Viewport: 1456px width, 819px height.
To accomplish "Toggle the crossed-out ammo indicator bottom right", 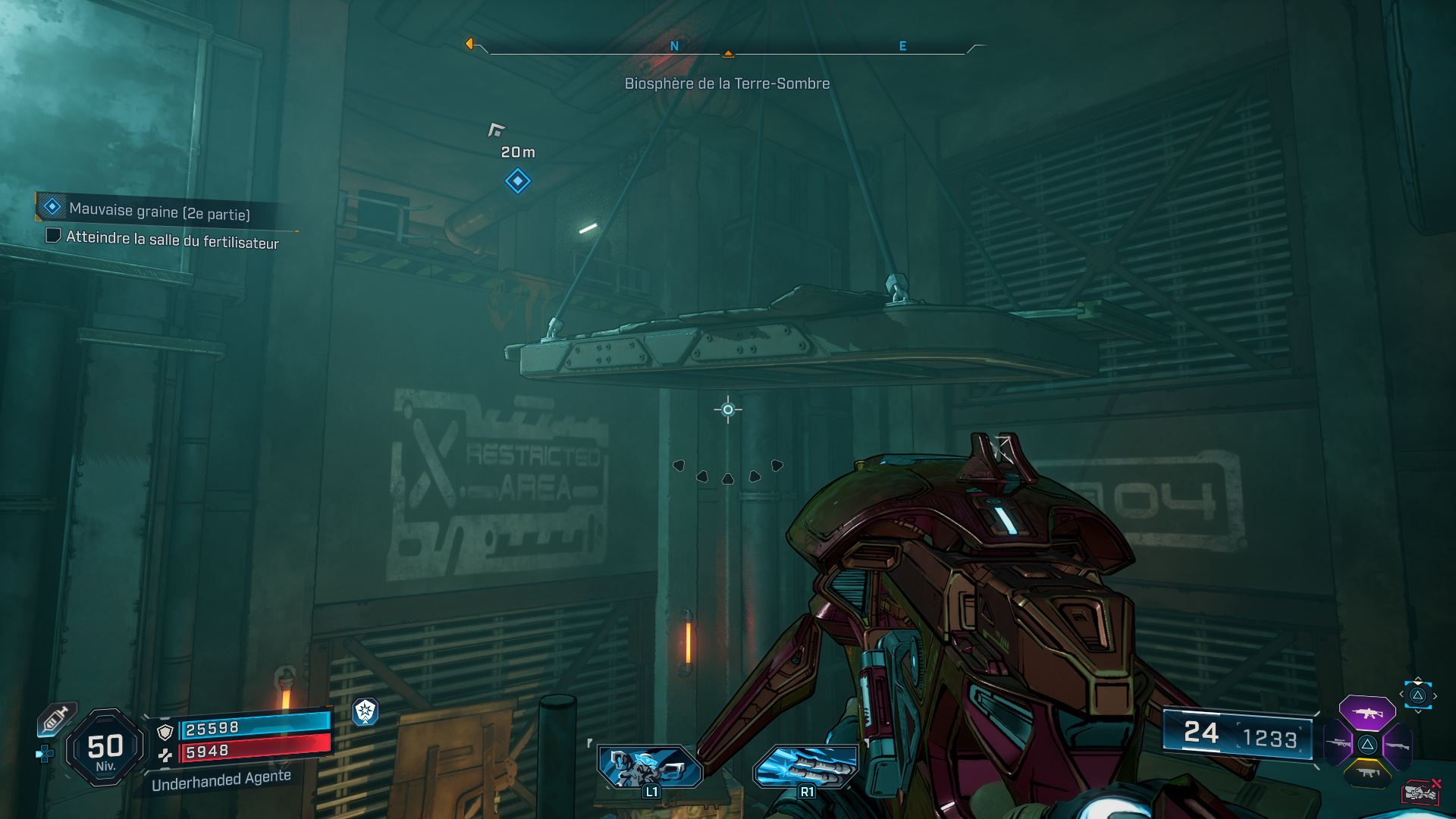I will 1422,792.
